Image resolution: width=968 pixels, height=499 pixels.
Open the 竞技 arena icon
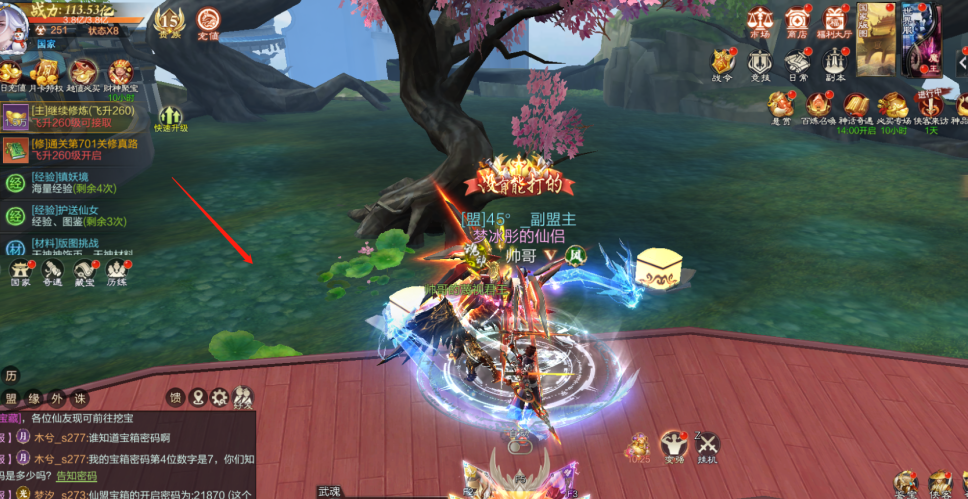(x=760, y=62)
